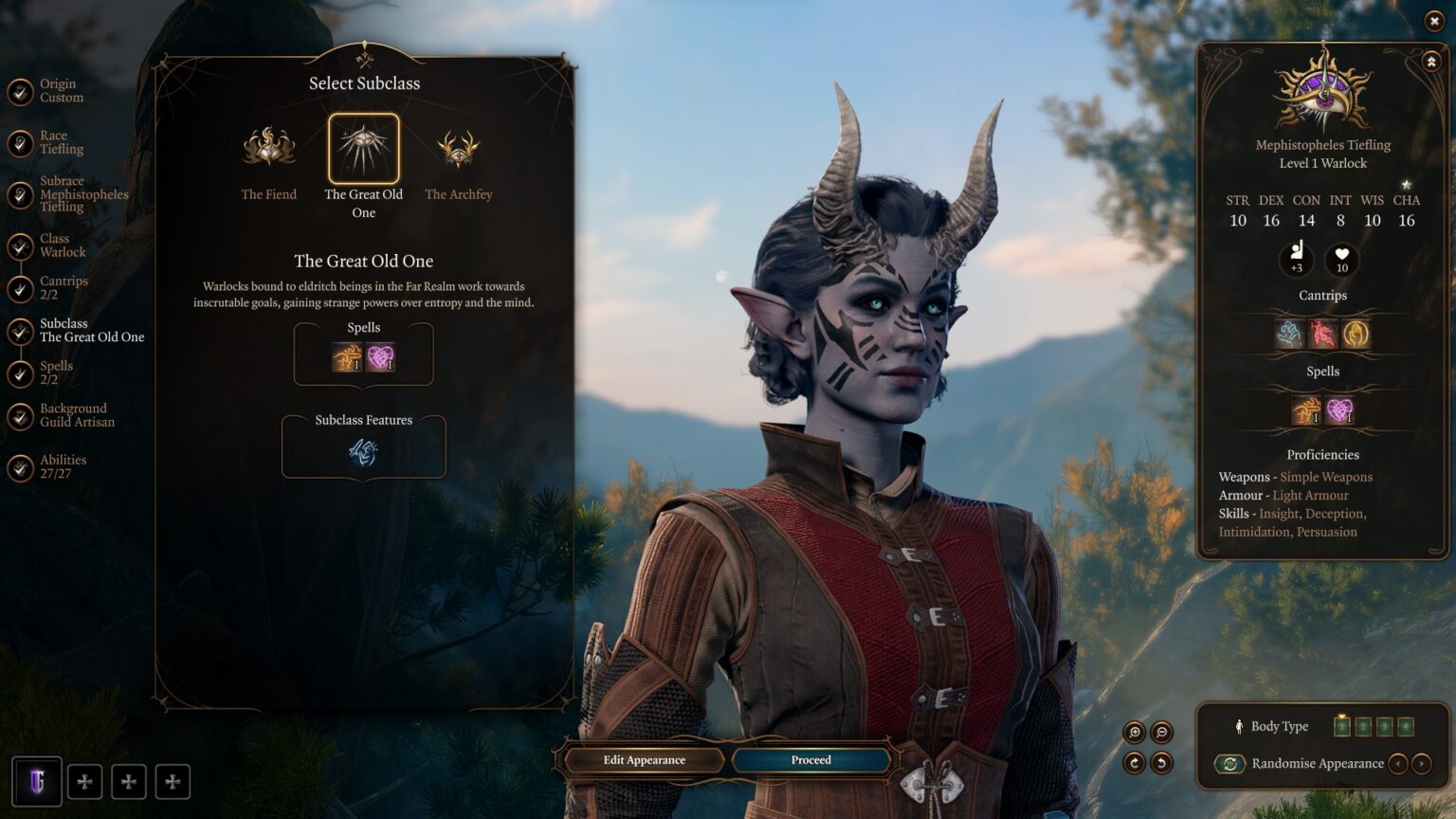Viewport: 1456px width, 819px height.
Task: Select Body Type 3
Action: point(1384,727)
